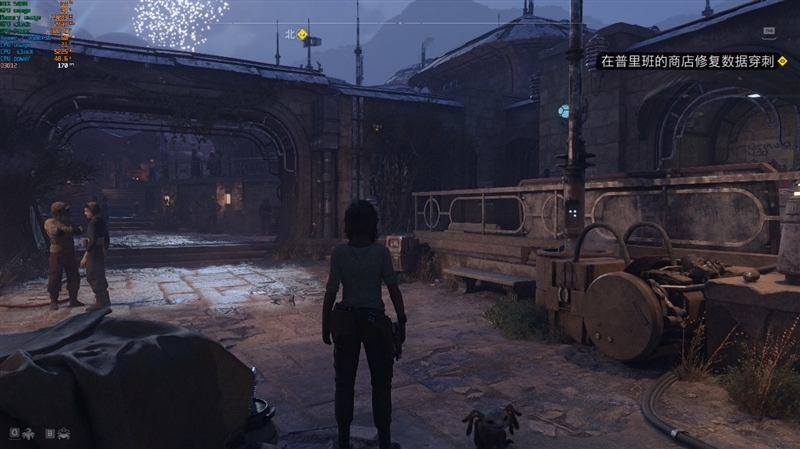Click the yellow quest marker on the compass
The height and width of the screenshot is (449, 800).
tap(302, 33)
